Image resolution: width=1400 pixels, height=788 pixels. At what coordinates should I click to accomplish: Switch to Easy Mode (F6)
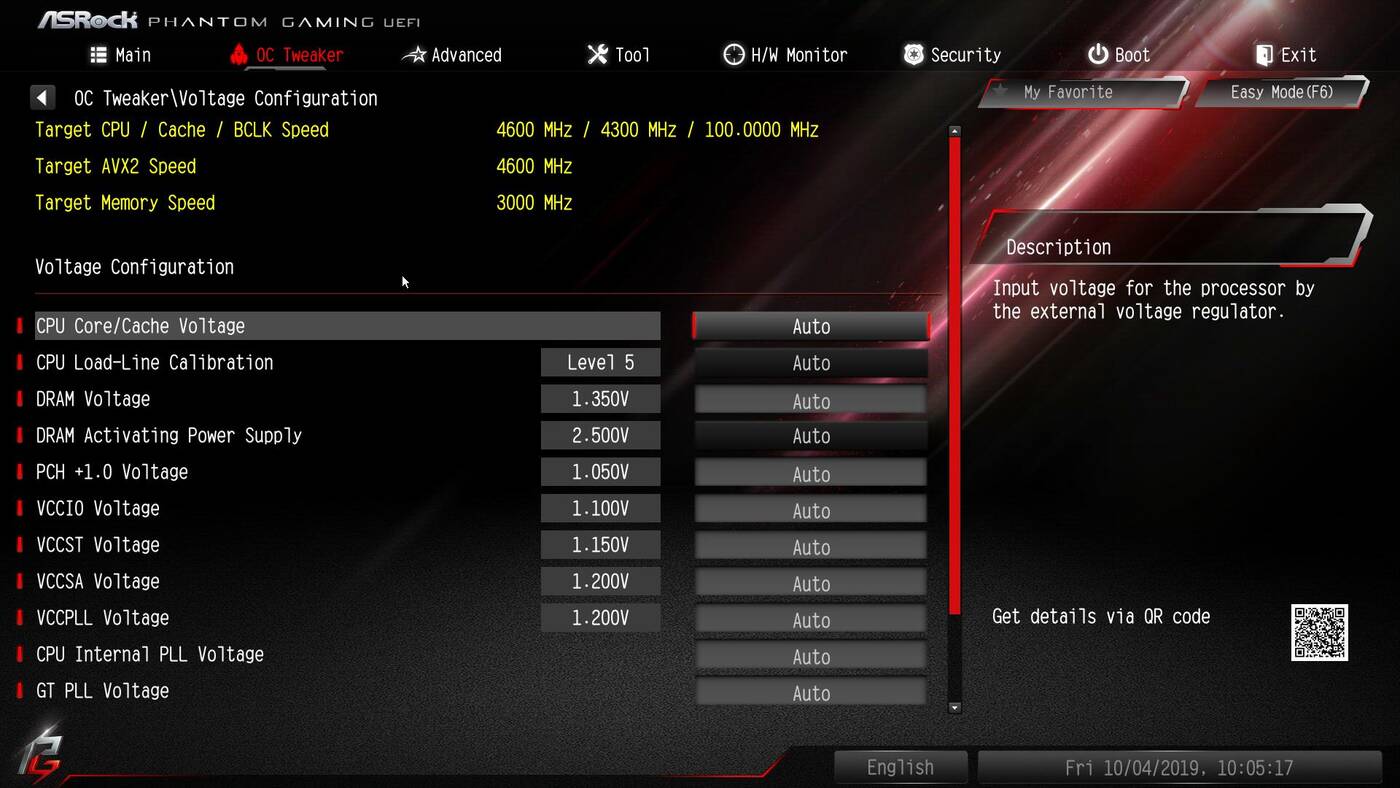tap(1281, 92)
